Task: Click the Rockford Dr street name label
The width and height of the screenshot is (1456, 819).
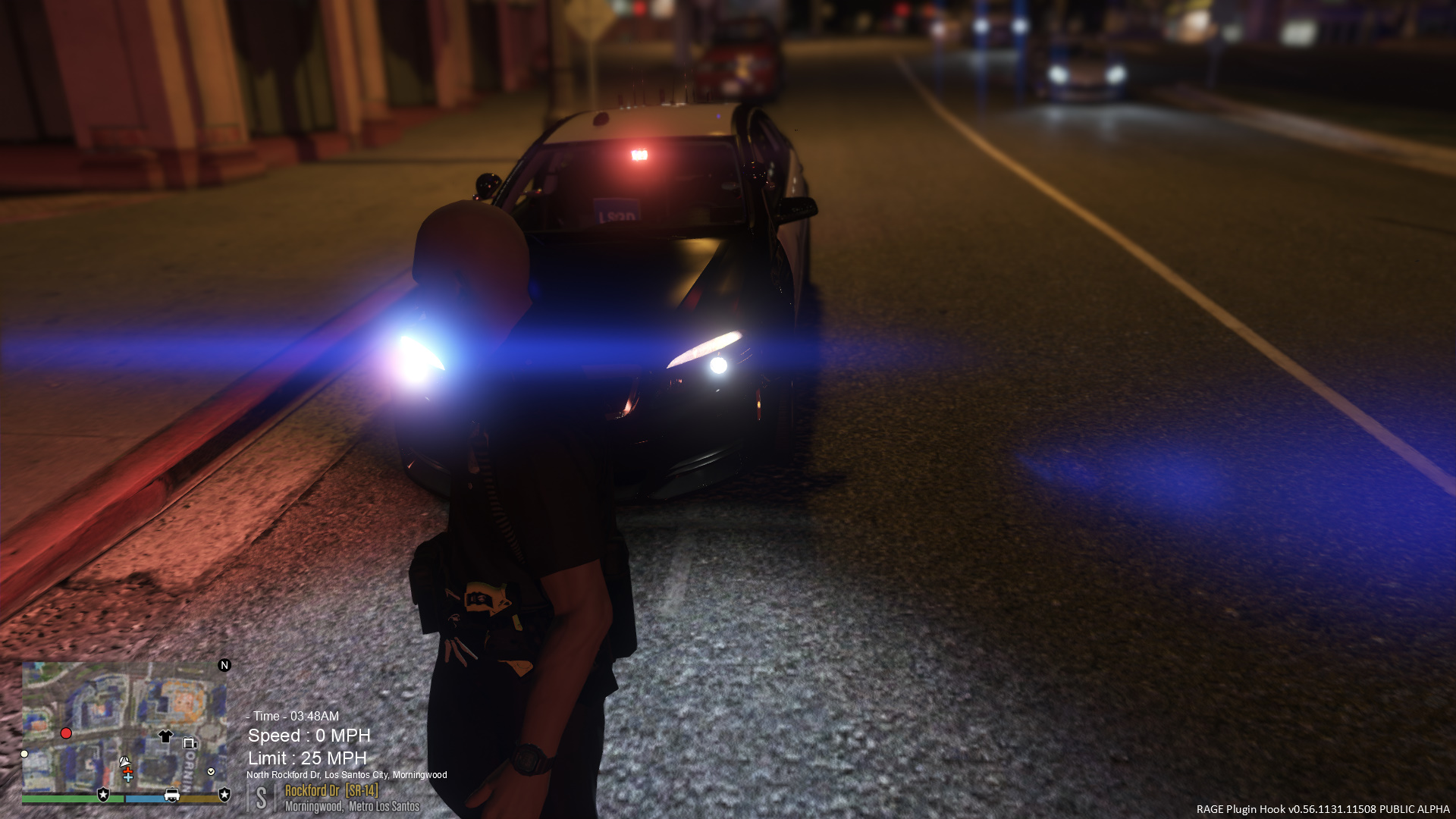Action: click(312, 791)
